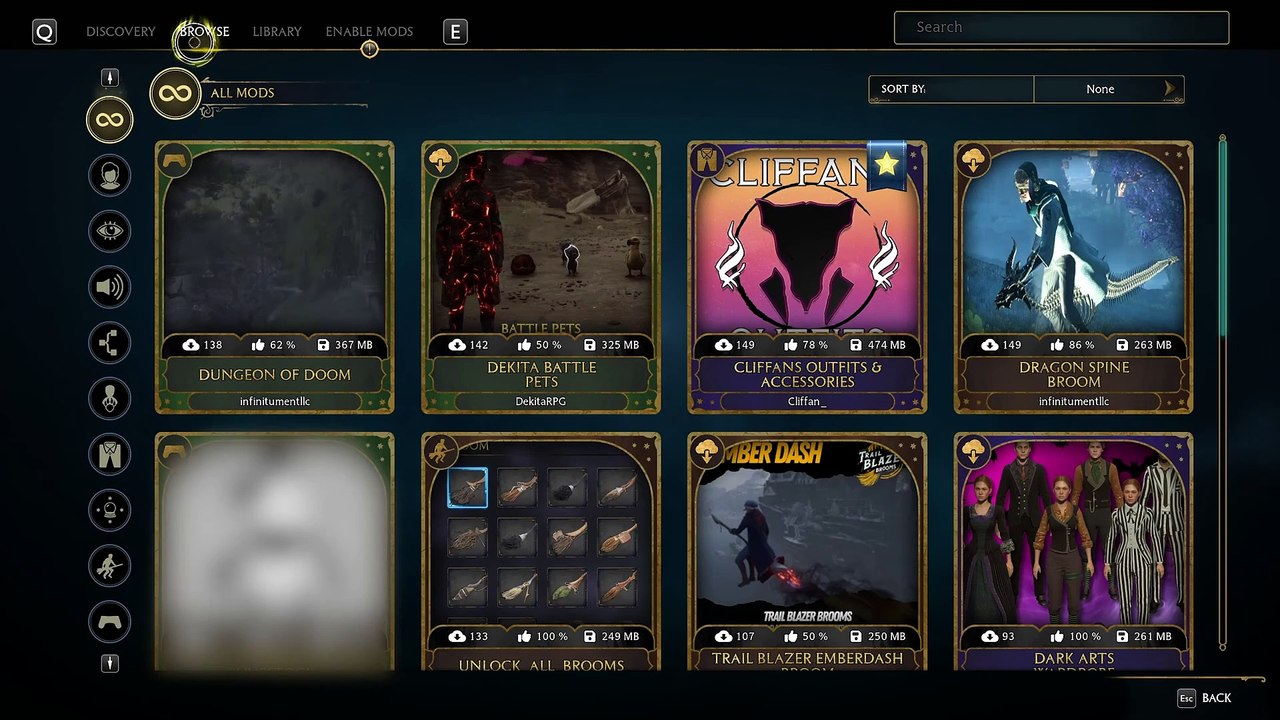Select the gamepad category icon in sidebar
This screenshot has height=720, width=1280.
110,622
